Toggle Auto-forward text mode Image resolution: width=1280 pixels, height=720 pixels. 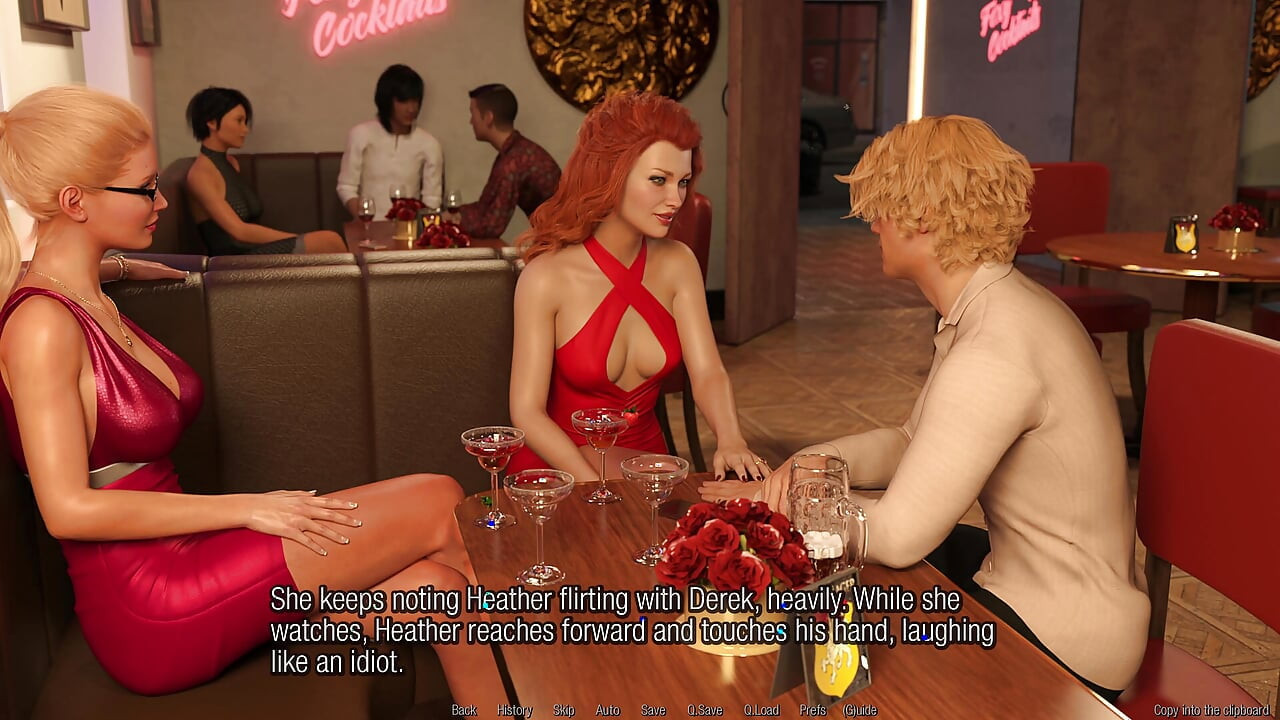(606, 709)
